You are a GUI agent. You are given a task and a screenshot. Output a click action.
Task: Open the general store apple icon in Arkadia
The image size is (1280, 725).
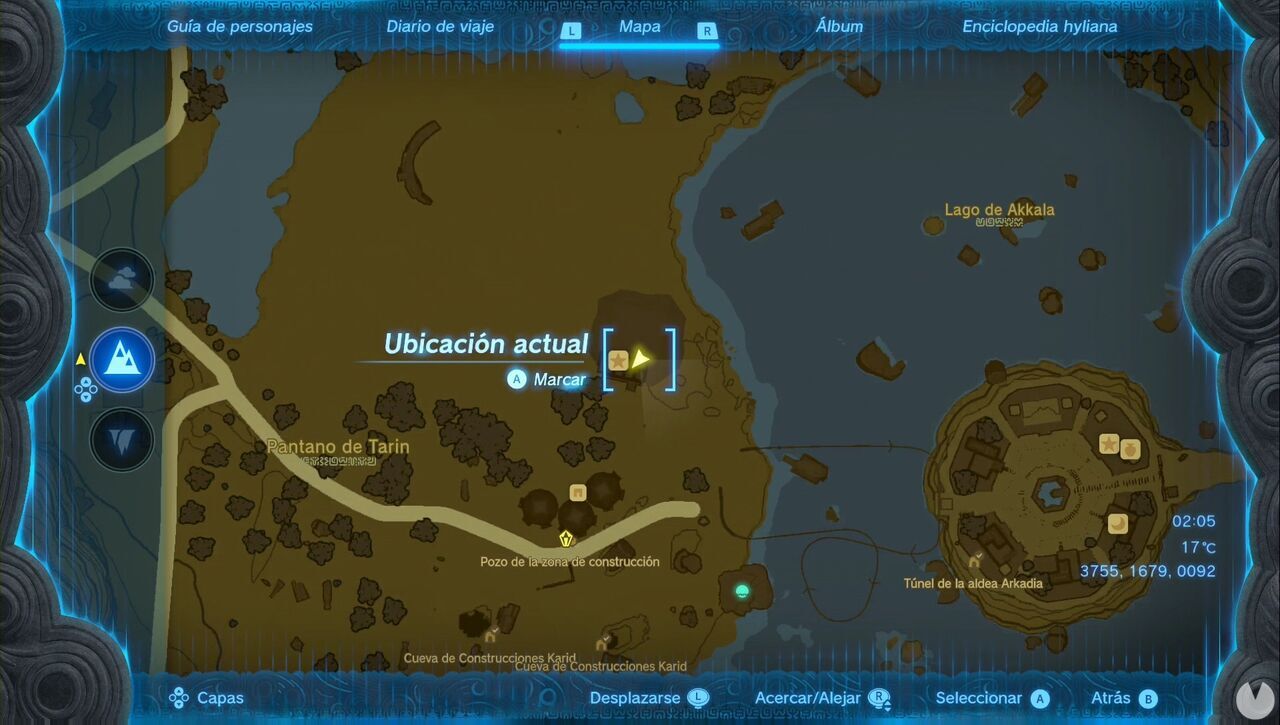click(1130, 450)
